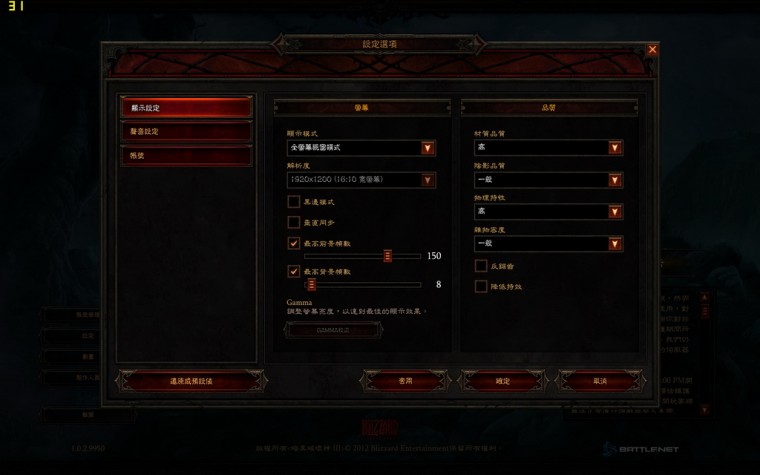Switch to the 顯示設定 (Display) settings tab
This screenshot has width=760, height=475.
(x=185, y=107)
